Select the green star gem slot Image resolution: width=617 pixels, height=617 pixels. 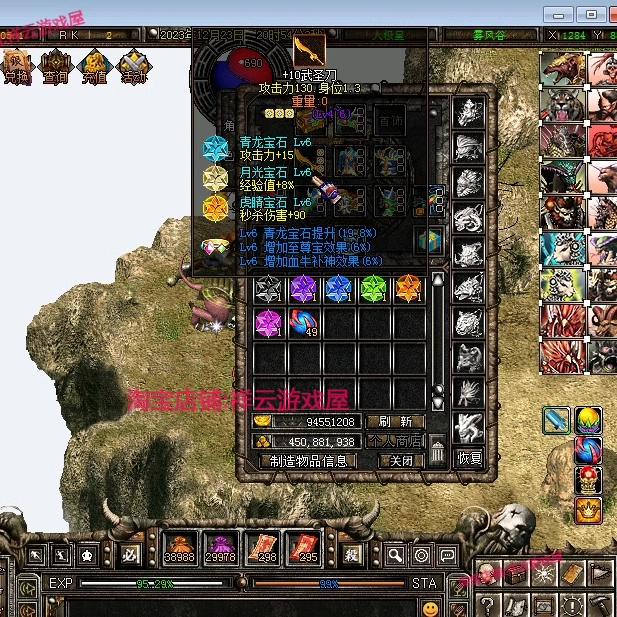[373, 290]
